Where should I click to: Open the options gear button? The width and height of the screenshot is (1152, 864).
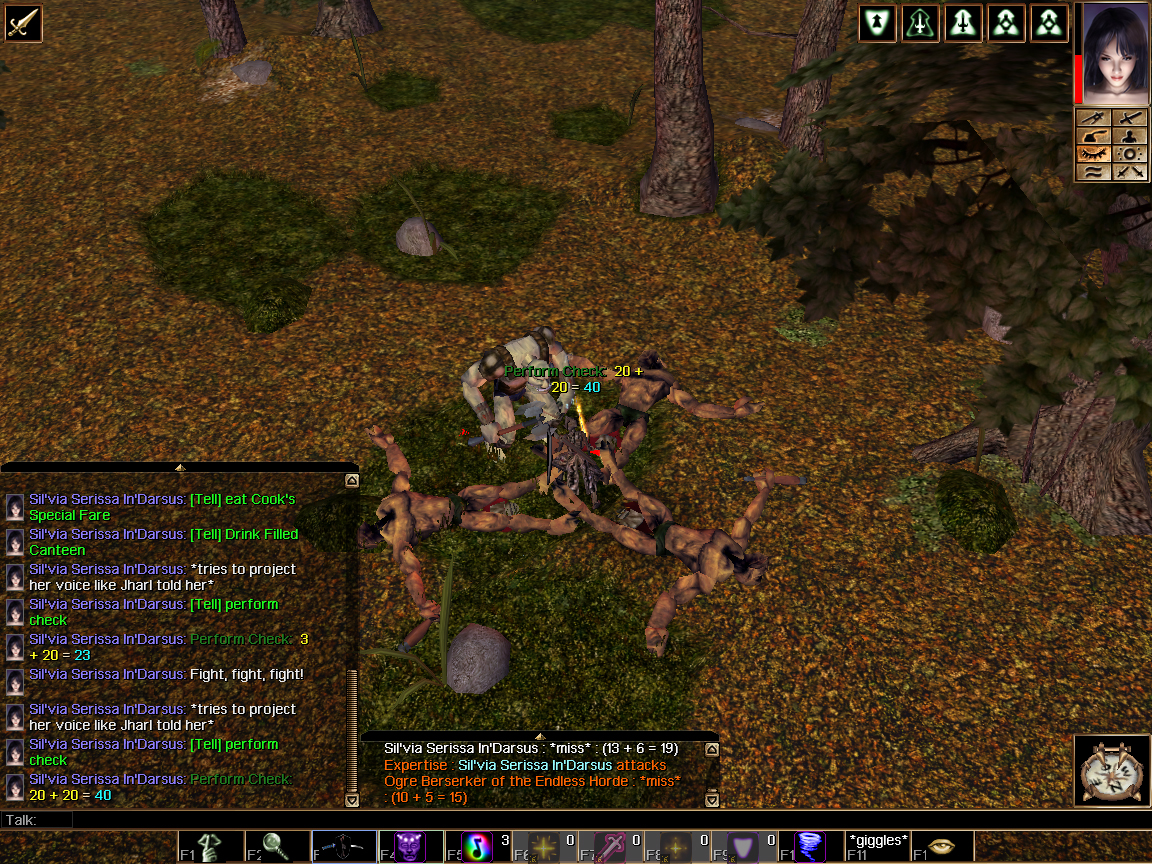[x=1131, y=154]
